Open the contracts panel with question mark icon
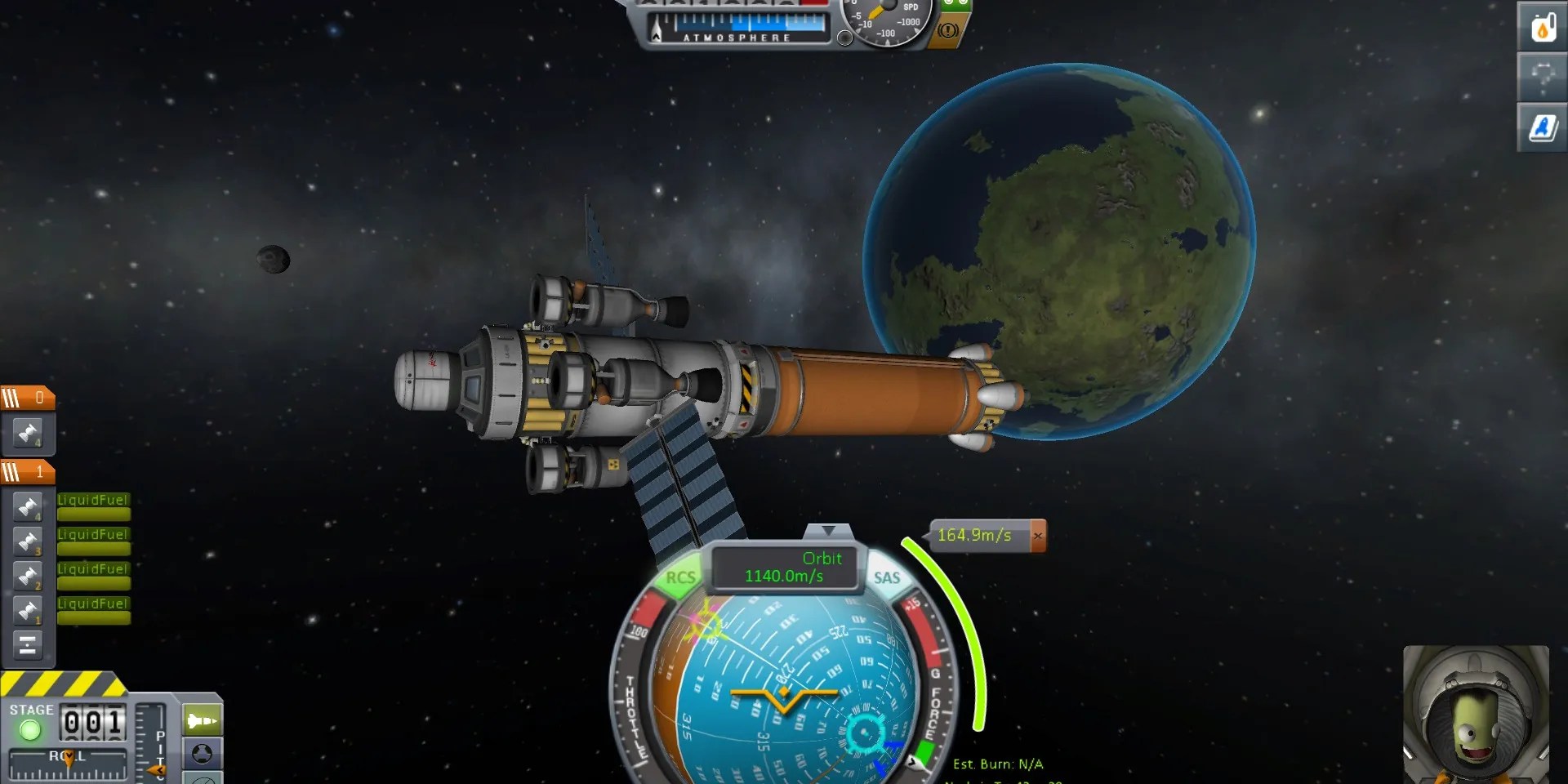This screenshot has width=1568, height=784. [1542, 78]
